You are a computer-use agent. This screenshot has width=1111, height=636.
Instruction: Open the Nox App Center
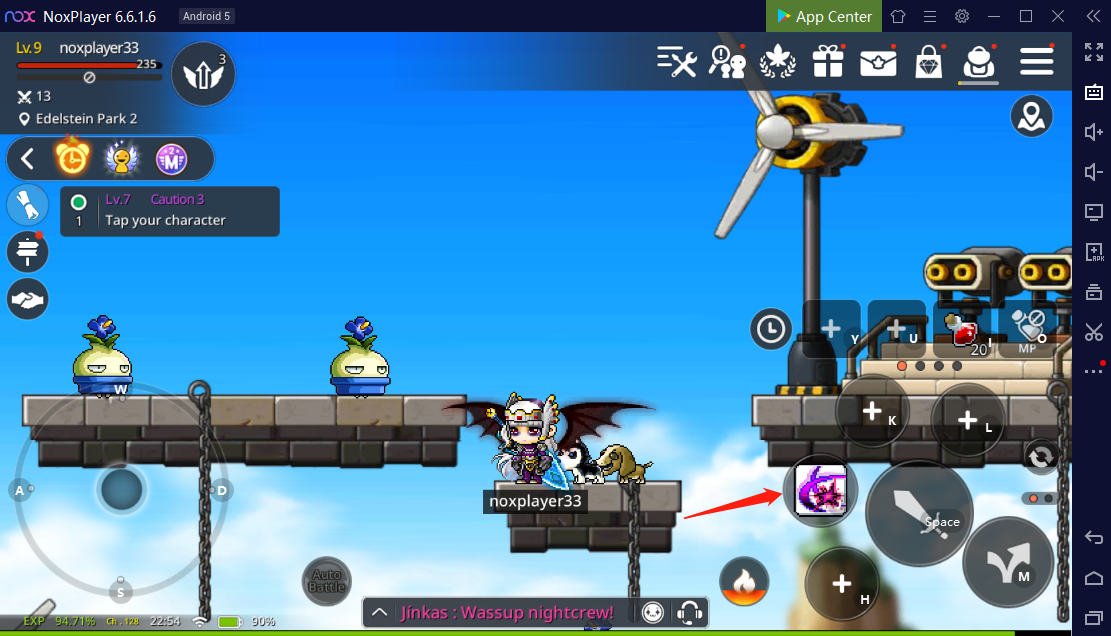click(822, 16)
